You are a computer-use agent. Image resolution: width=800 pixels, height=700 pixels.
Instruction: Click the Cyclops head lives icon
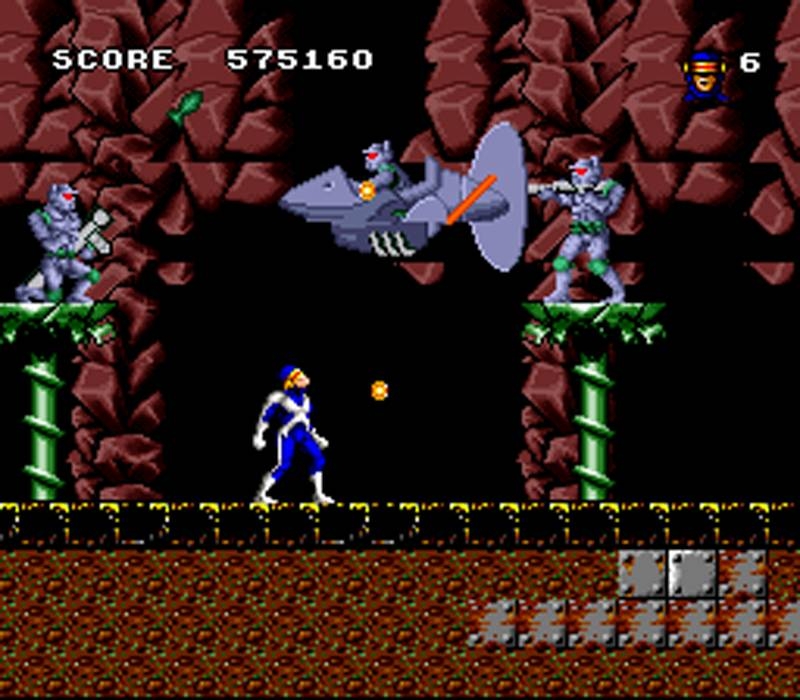[704, 72]
